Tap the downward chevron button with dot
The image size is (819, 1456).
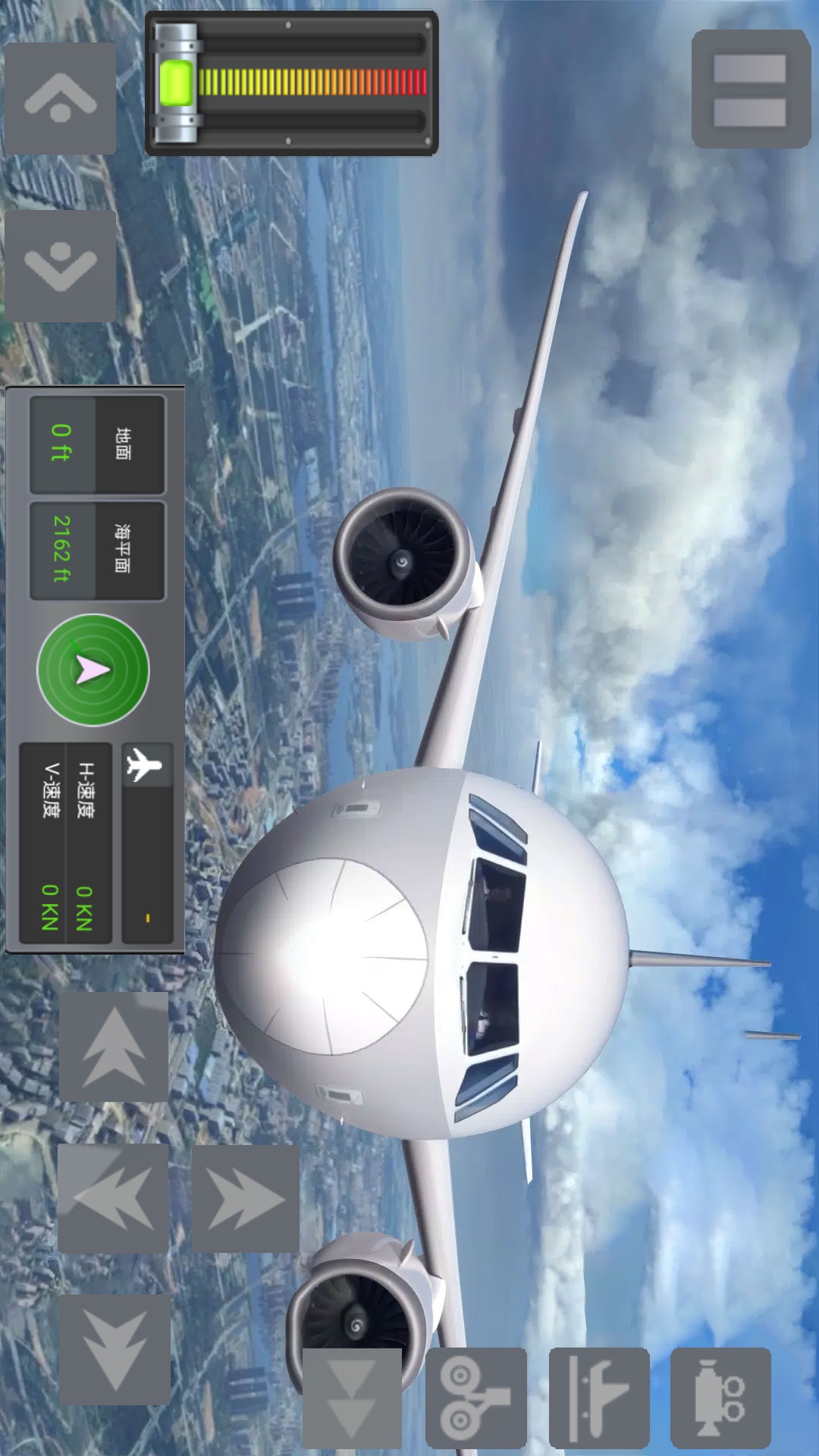pyautogui.click(x=60, y=265)
